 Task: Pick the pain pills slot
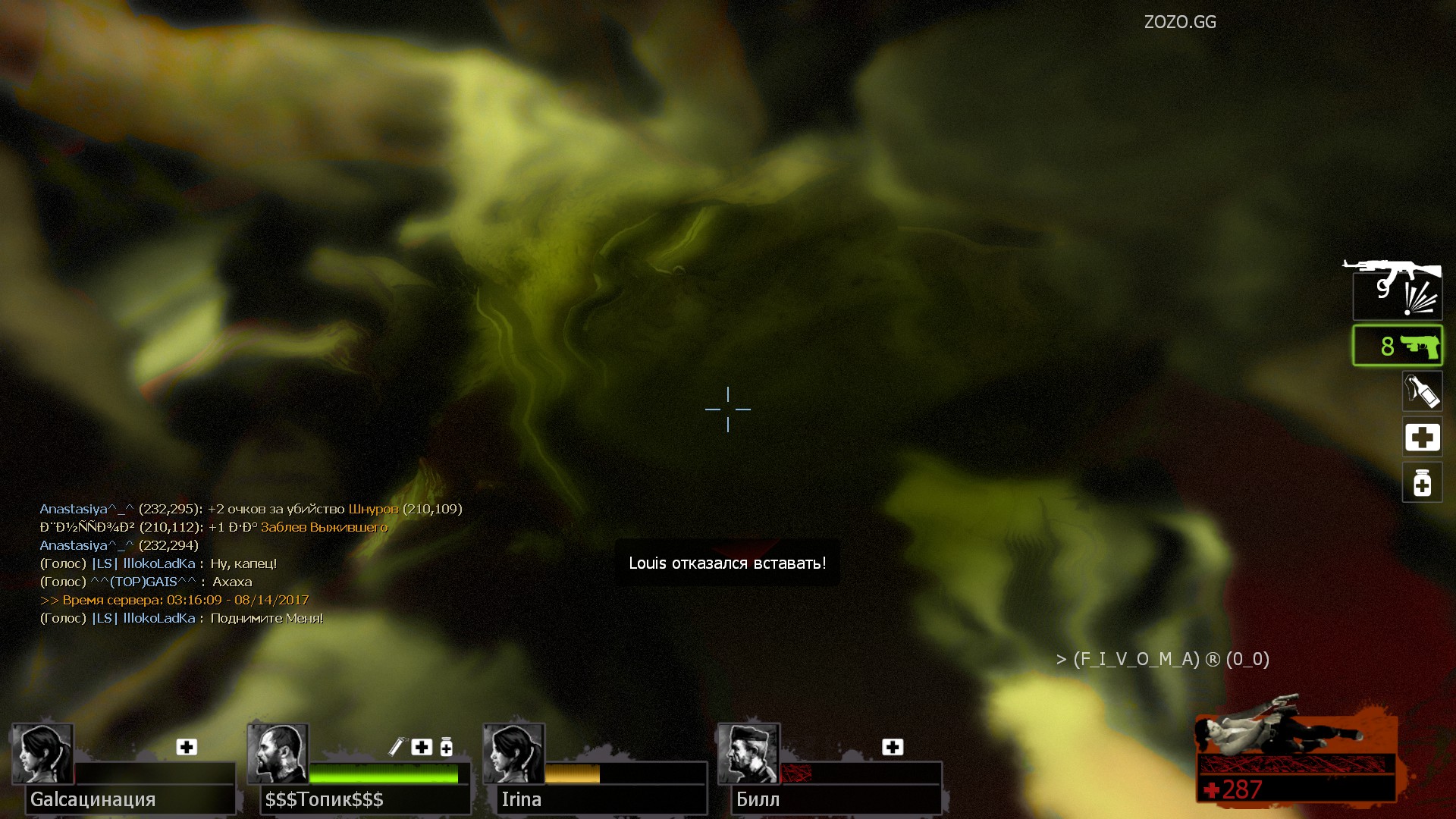pos(1422,483)
